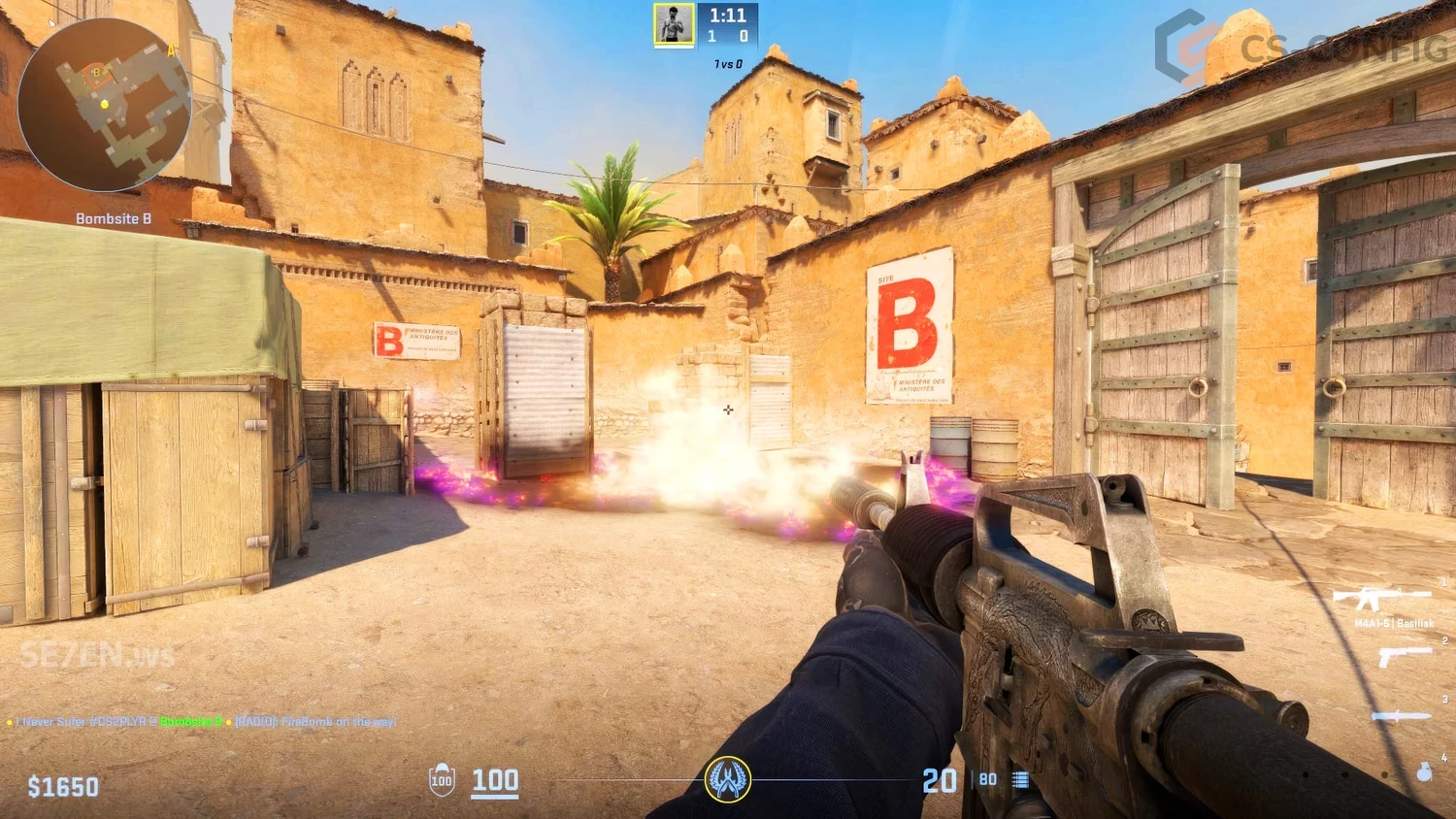1456x819 pixels.
Task: Click the green Bombsite B chat link
Action: click(190, 721)
